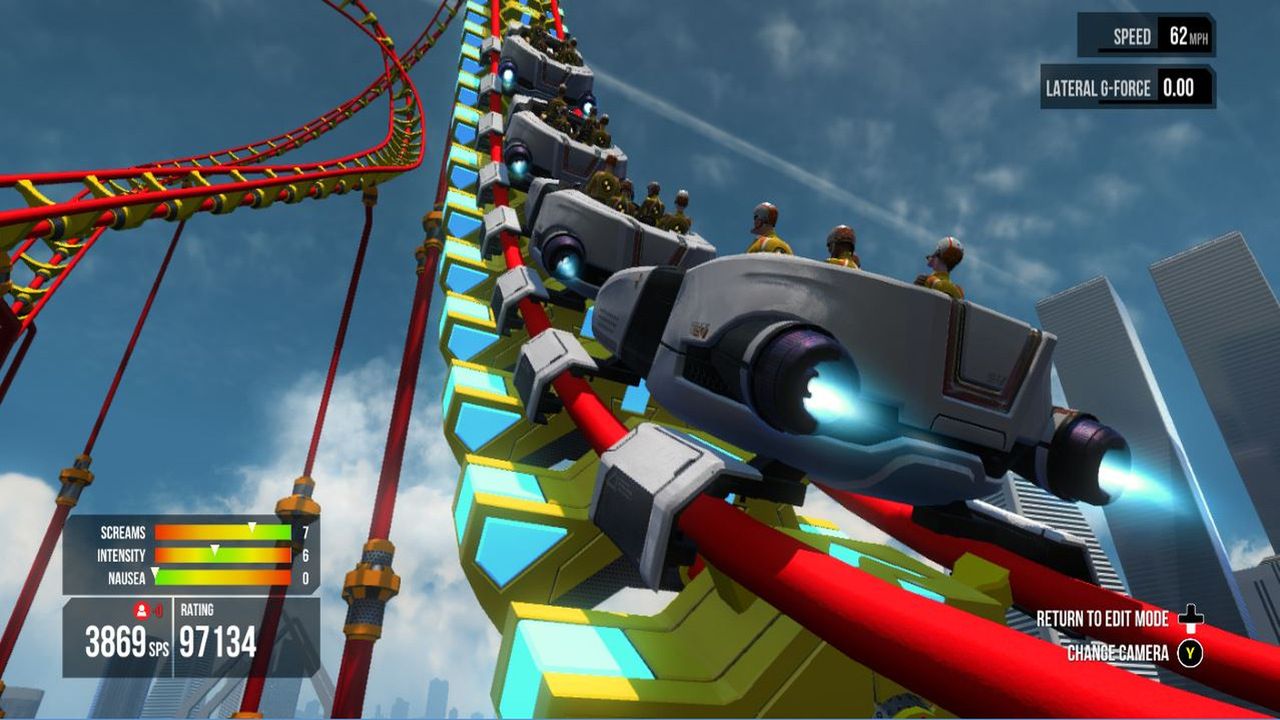Select the D-pad icon next to RETURN TO EDIT MODE

pos(1190,618)
